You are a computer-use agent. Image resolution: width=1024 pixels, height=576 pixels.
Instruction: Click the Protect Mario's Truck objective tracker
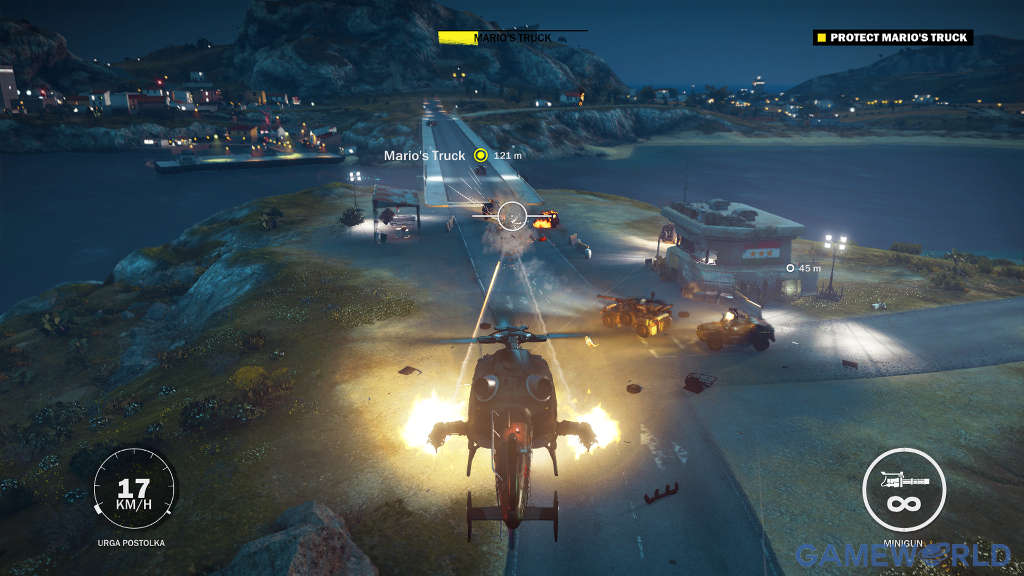coord(892,38)
